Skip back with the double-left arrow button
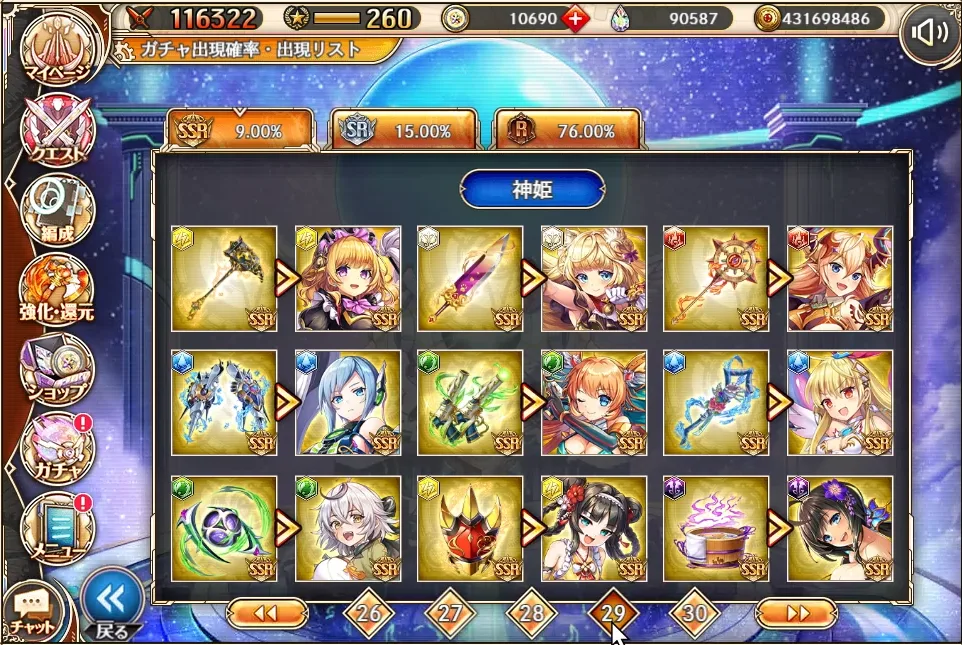 click(267, 612)
